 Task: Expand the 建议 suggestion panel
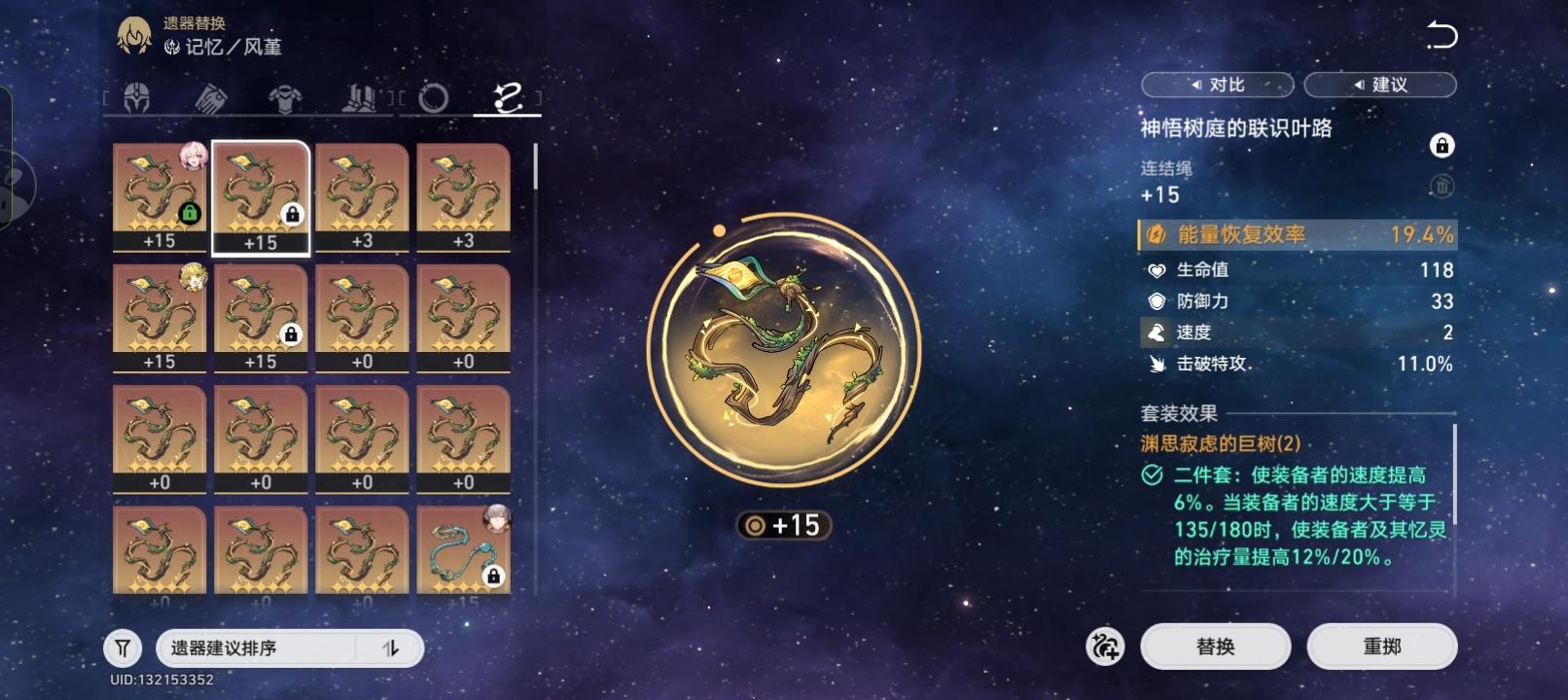tap(1380, 85)
